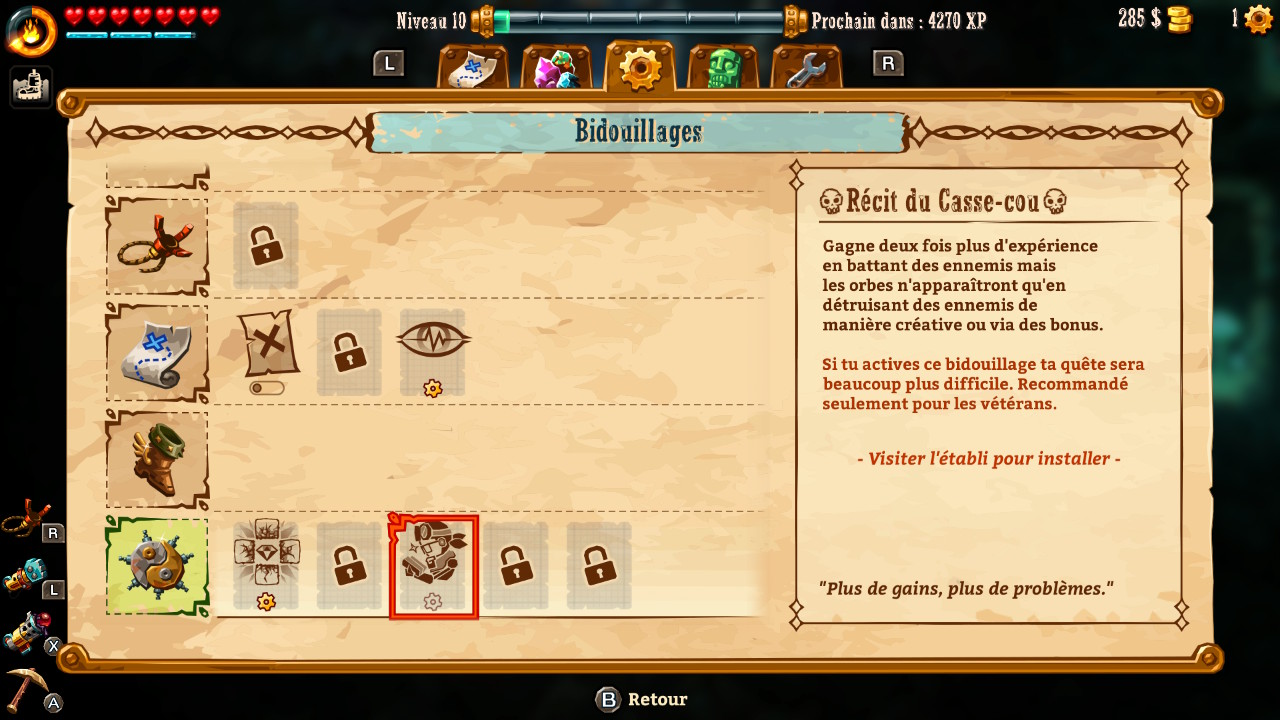The width and height of the screenshot is (1280, 720).
Task: Open the lantern fire character icon
Action: click(31, 30)
